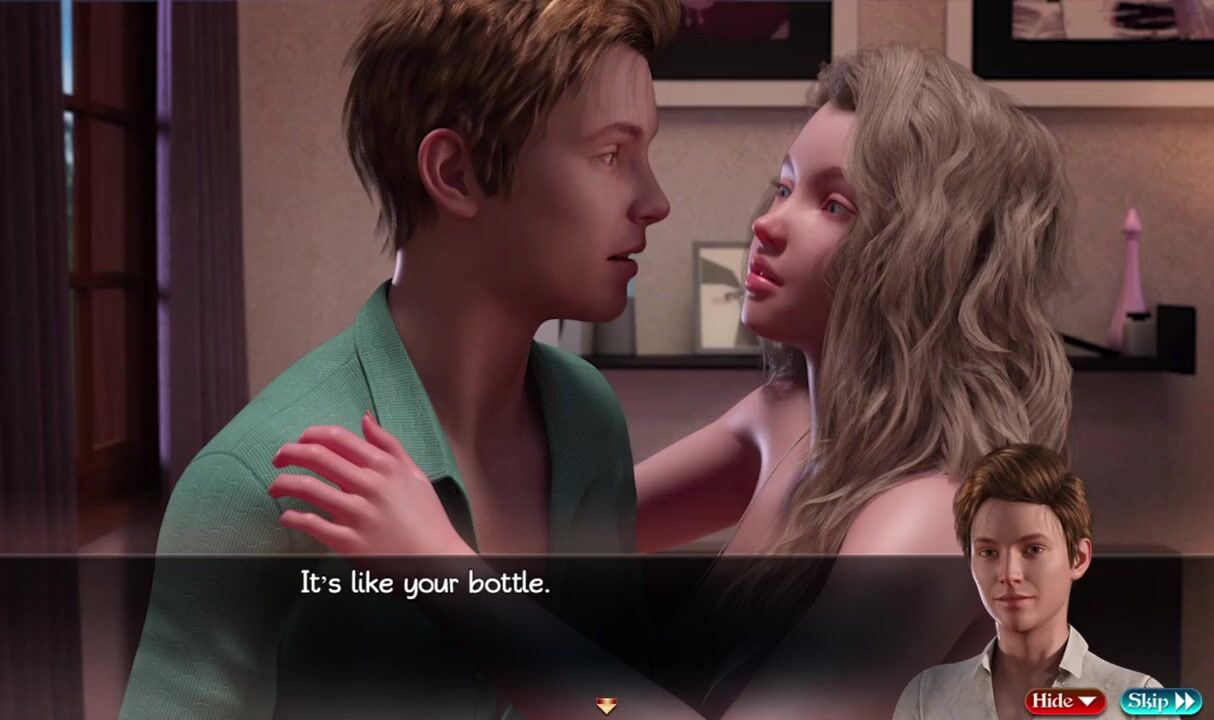
Task: Skip the dialogue scene
Action: (x=1160, y=701)
